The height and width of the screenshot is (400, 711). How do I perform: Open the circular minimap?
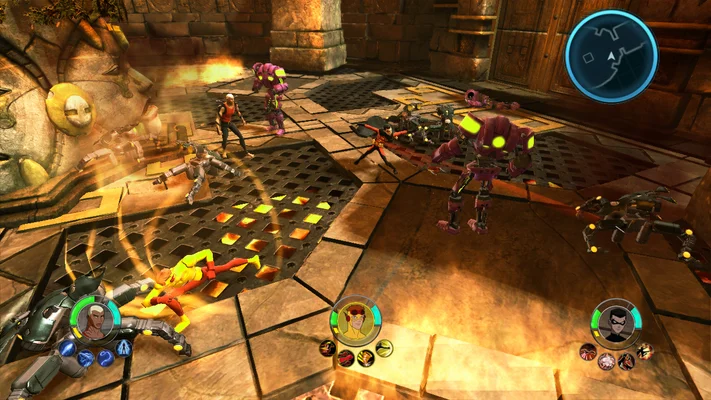[610, 56]
